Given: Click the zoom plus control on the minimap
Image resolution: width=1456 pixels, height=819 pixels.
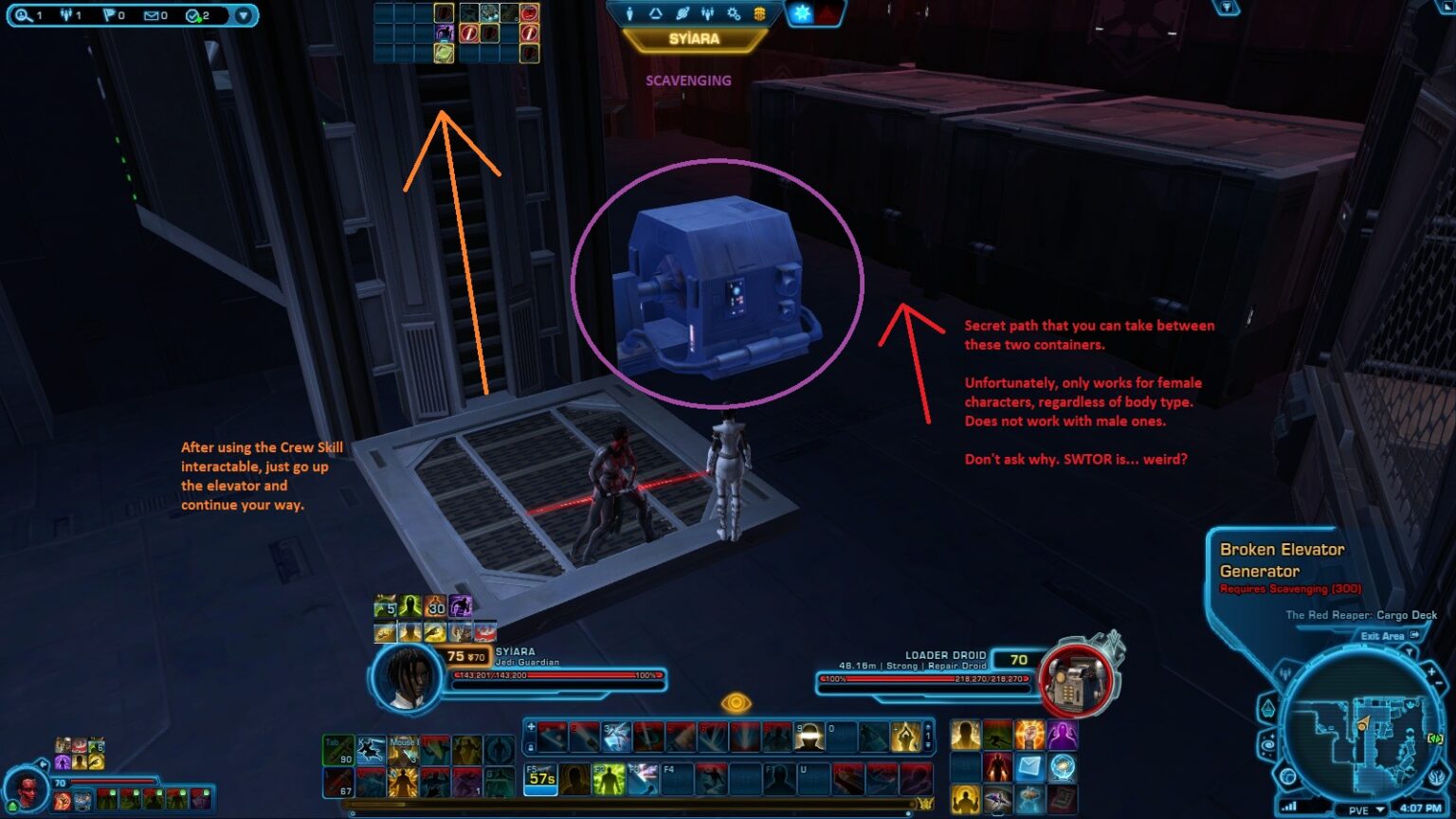Looking at the screenshot, I should pyautogui.click(x=1431, y=671).
